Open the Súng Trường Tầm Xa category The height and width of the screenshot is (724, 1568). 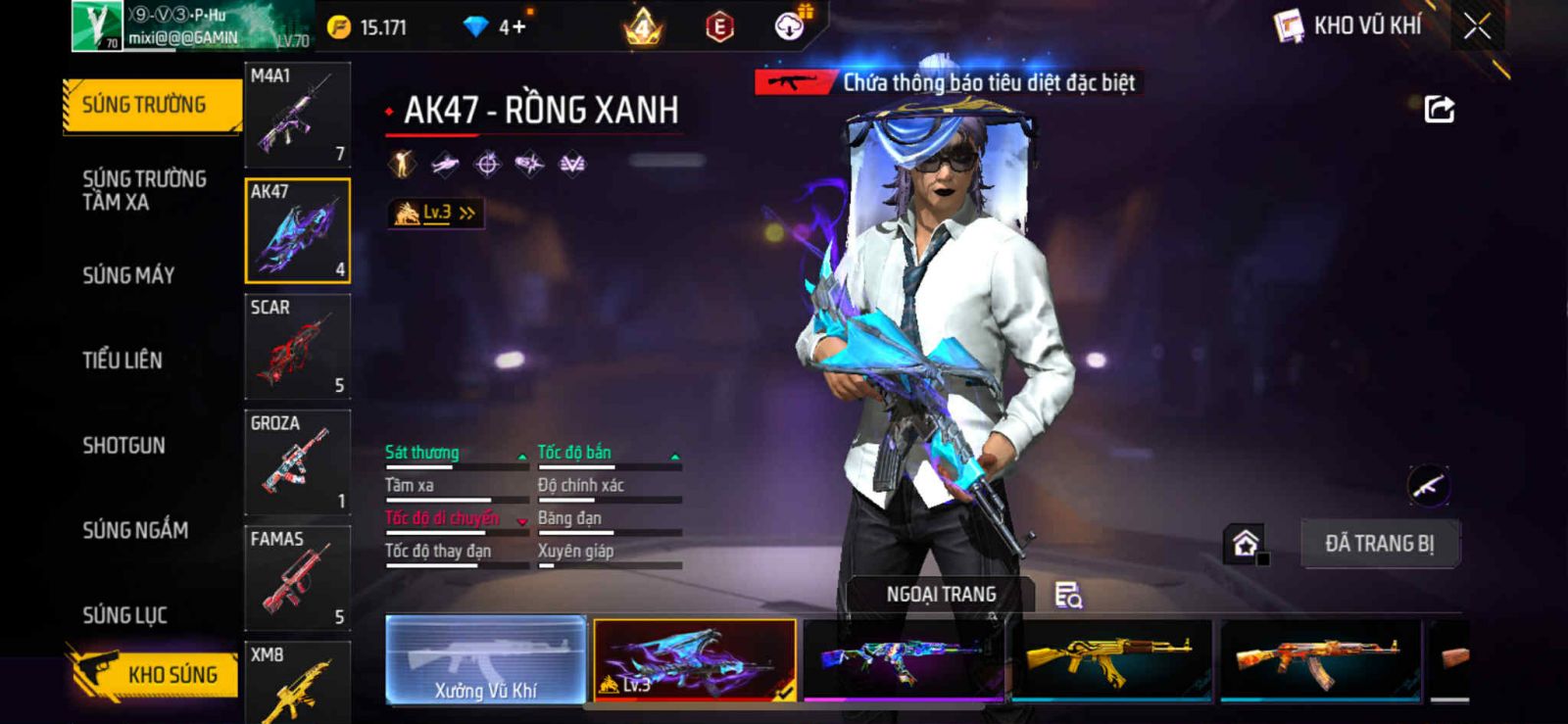[144, 190]
